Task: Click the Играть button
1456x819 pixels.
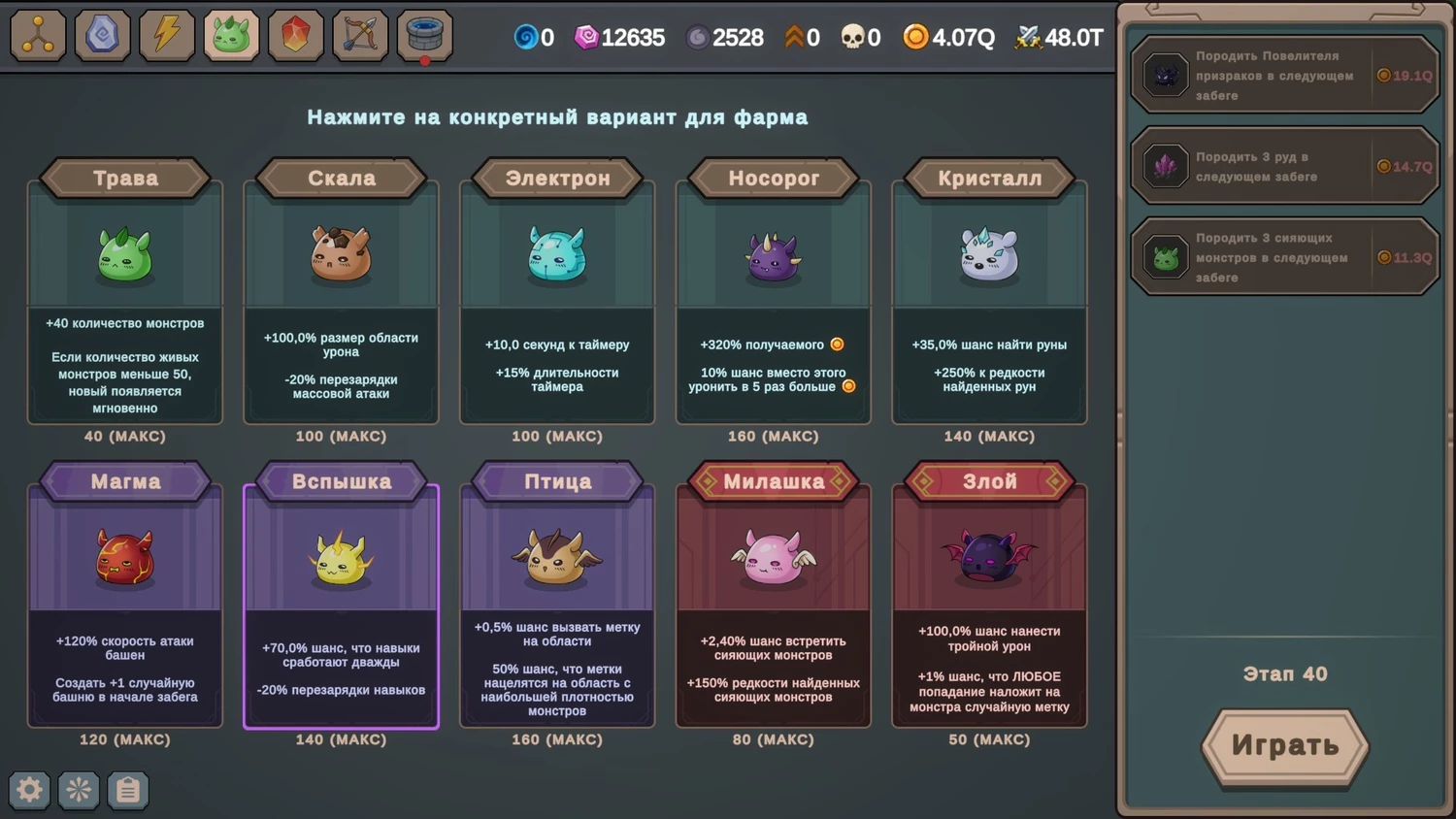Action: (x=1284, y=745)
